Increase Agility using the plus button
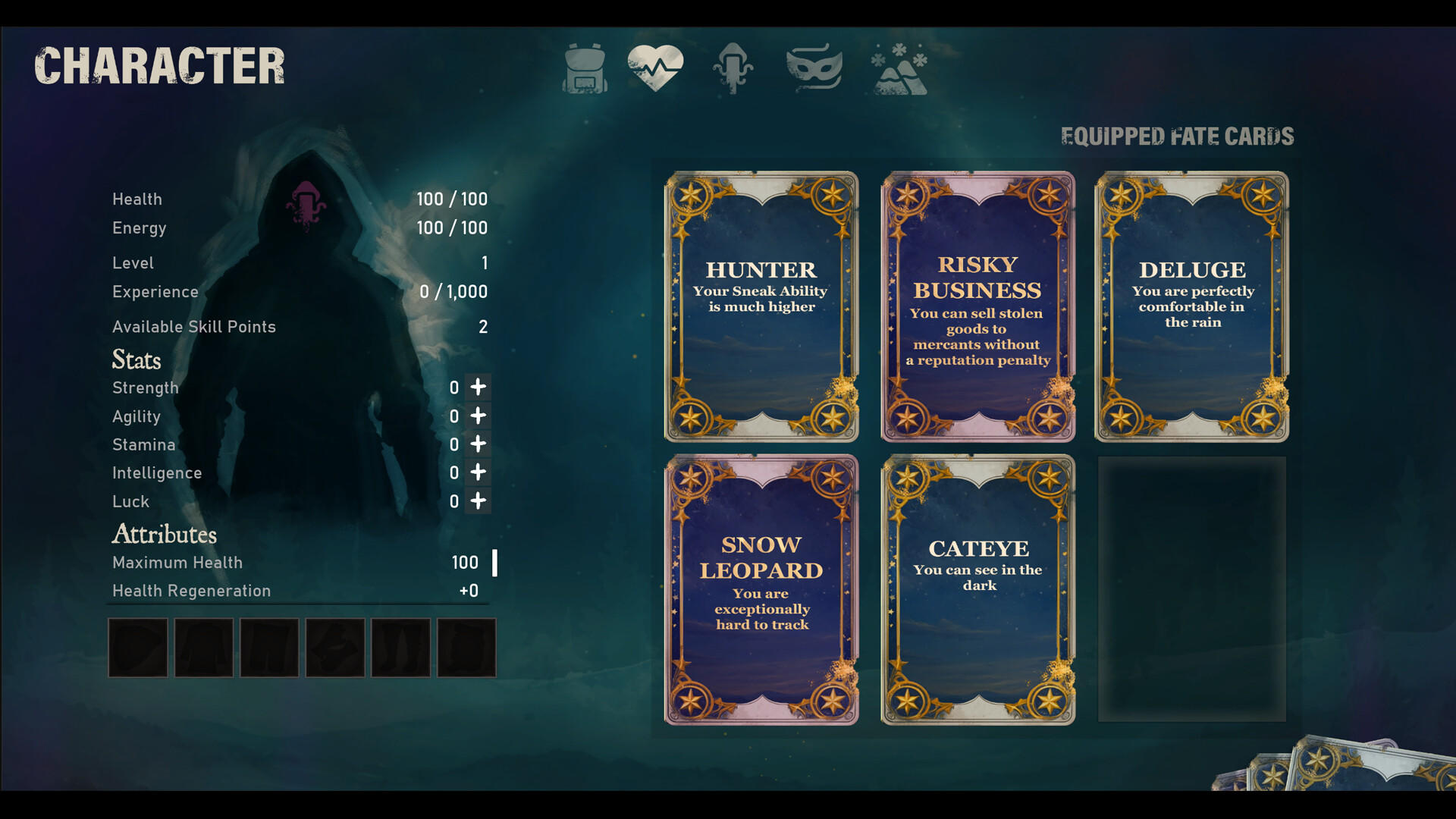 [x=478, y=416]
